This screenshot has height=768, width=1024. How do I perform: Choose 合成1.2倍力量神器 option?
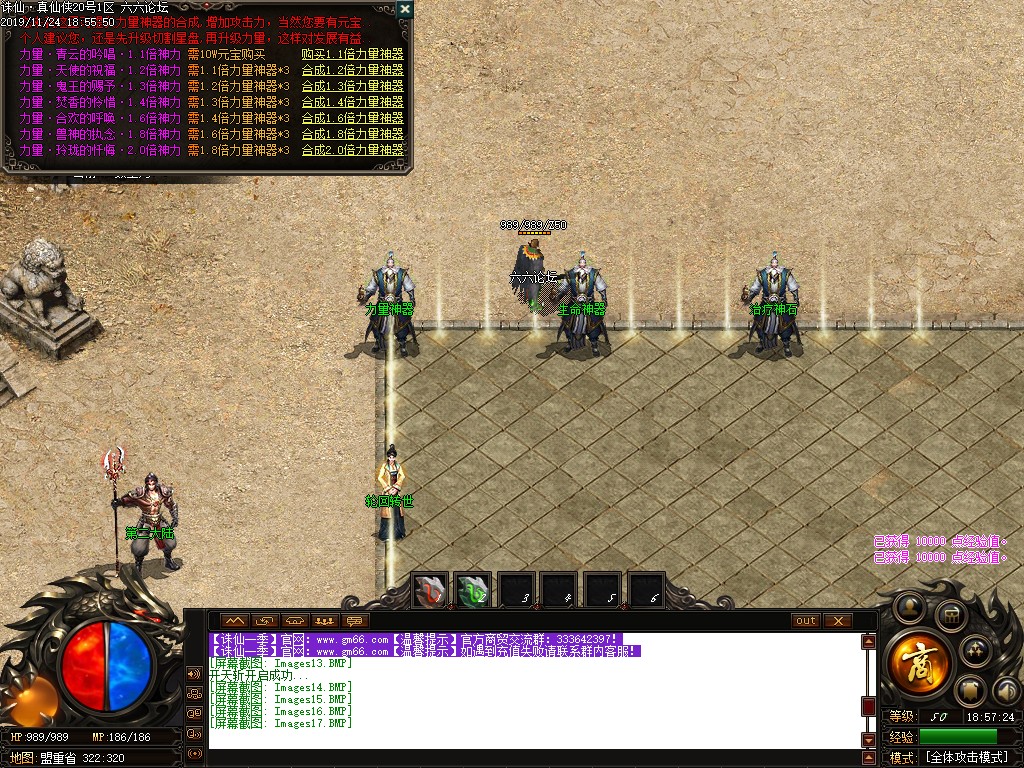click(352, 70)
